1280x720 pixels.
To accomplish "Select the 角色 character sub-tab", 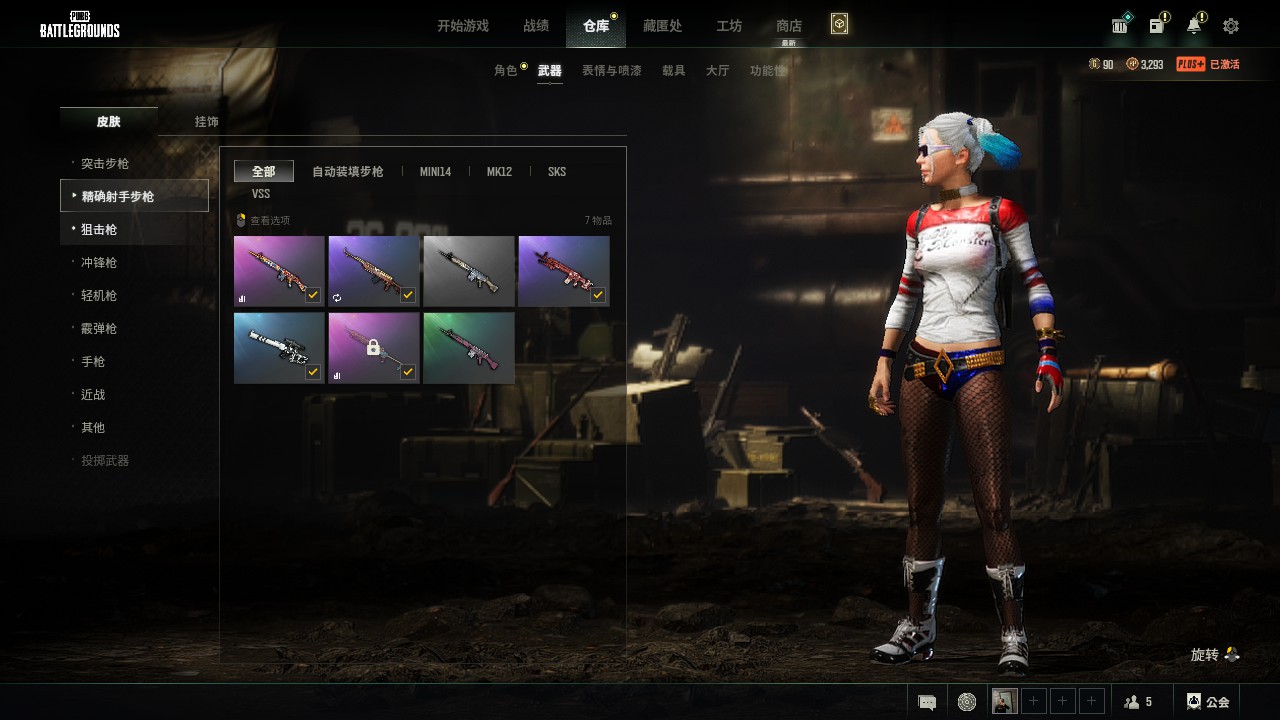I will 506,71.
